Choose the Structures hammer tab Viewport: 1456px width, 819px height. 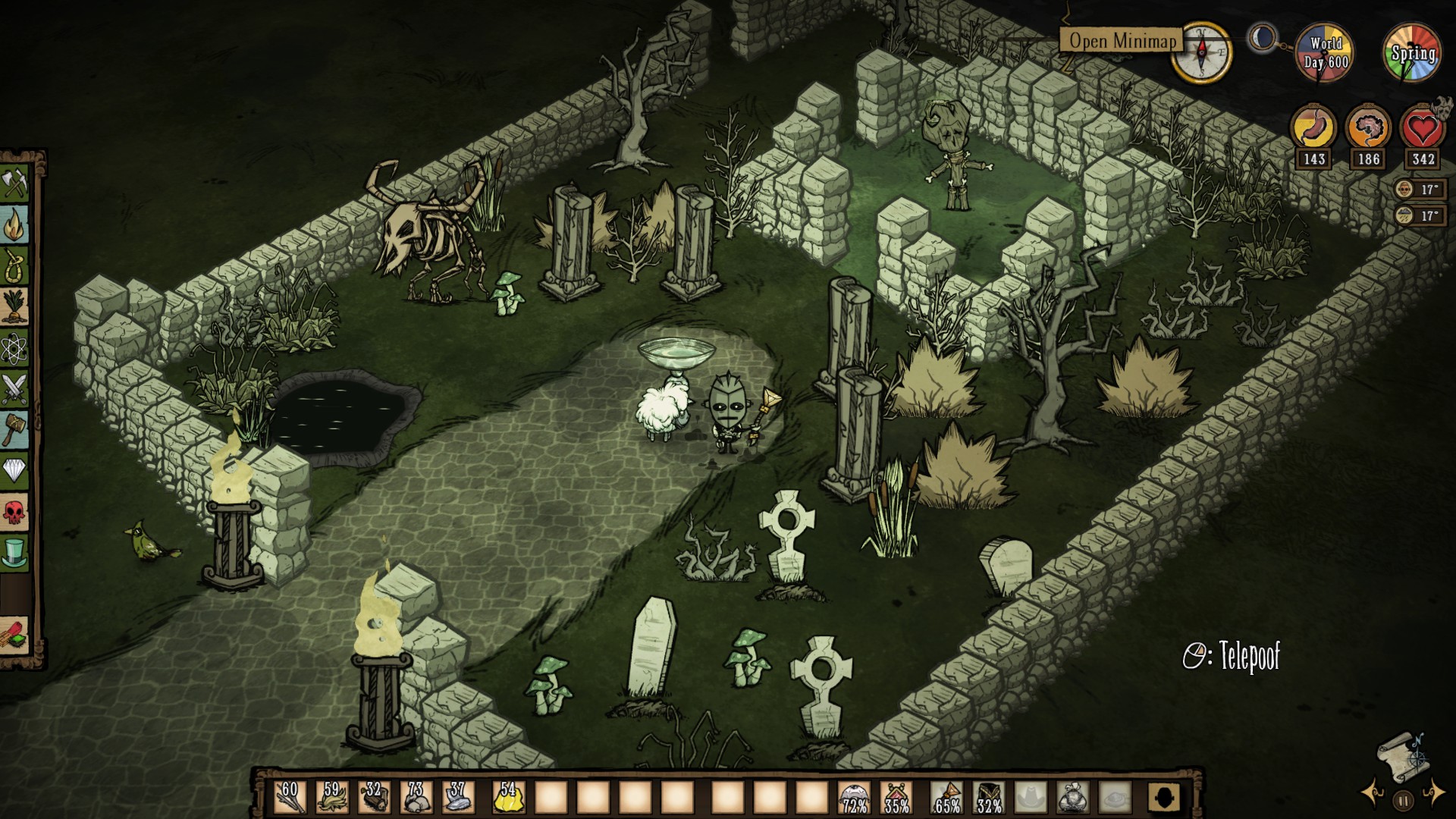point(14,430)
